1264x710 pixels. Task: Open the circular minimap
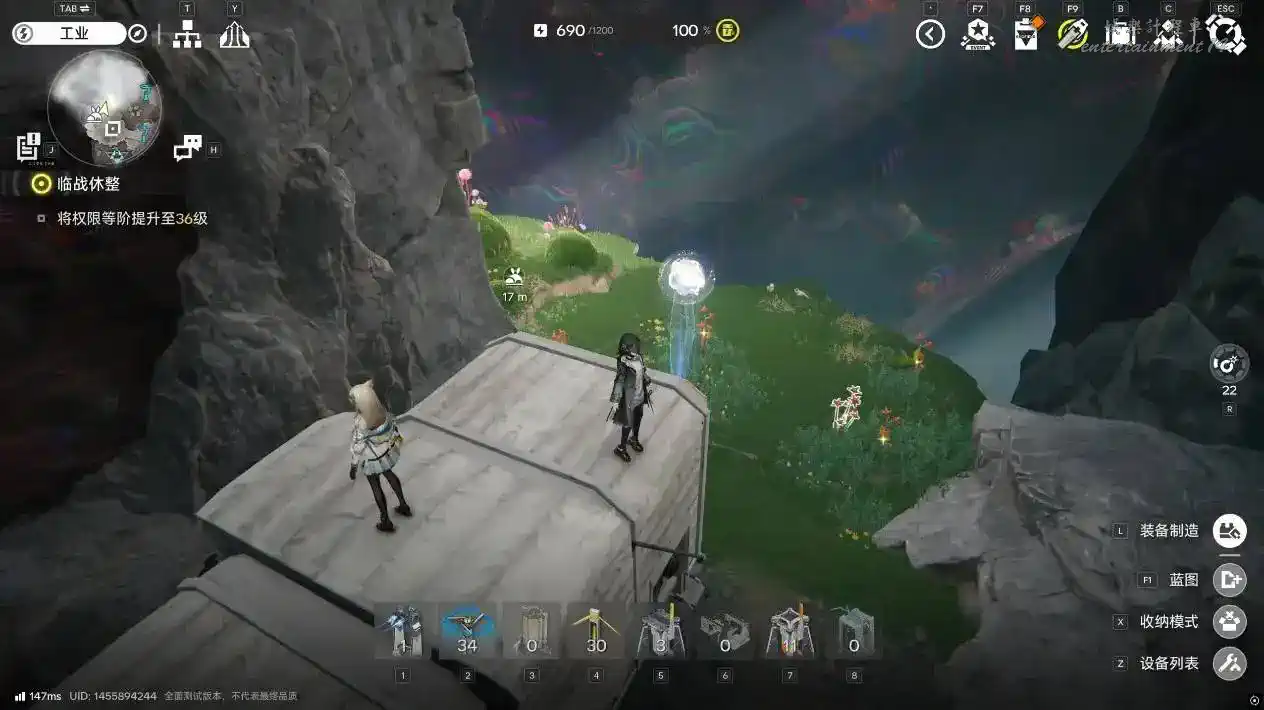coord(104,107)
